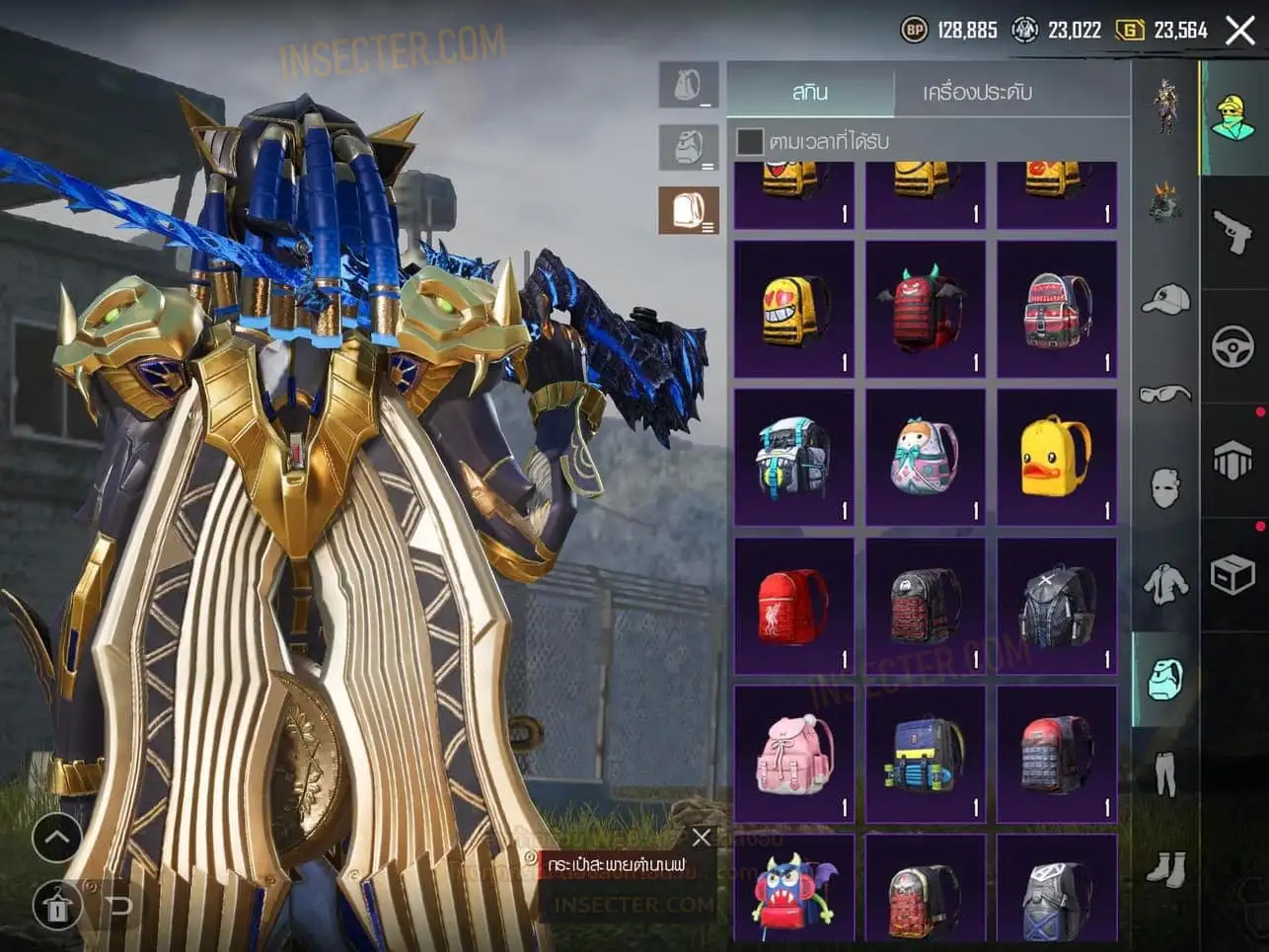Image resolution: width=1269 pixels, height=952 pixels.
Task: Choose the red Liverpool backpack skin
Action: tap(793, 606)
